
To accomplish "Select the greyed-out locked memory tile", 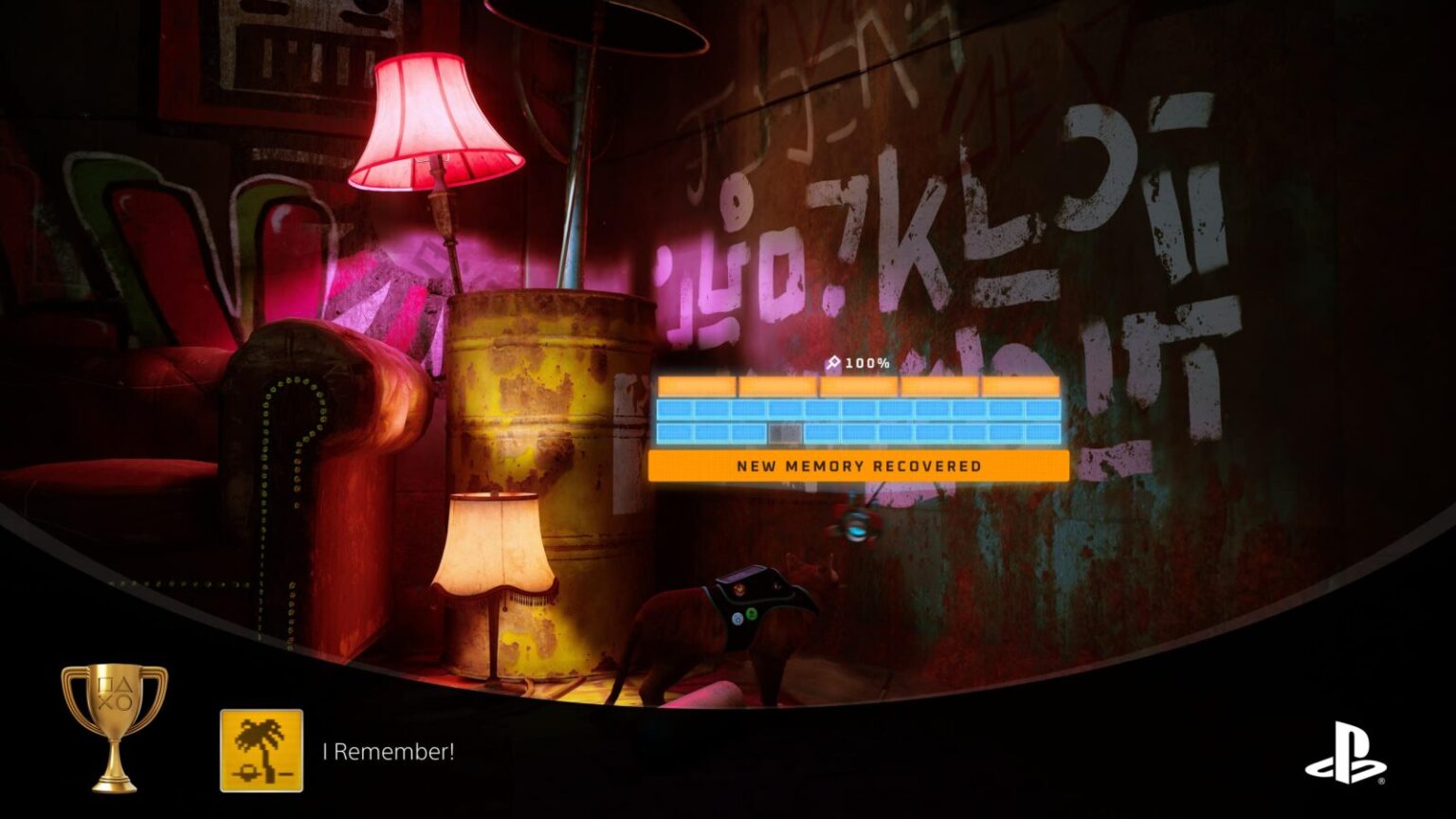I will pos(787,436).
